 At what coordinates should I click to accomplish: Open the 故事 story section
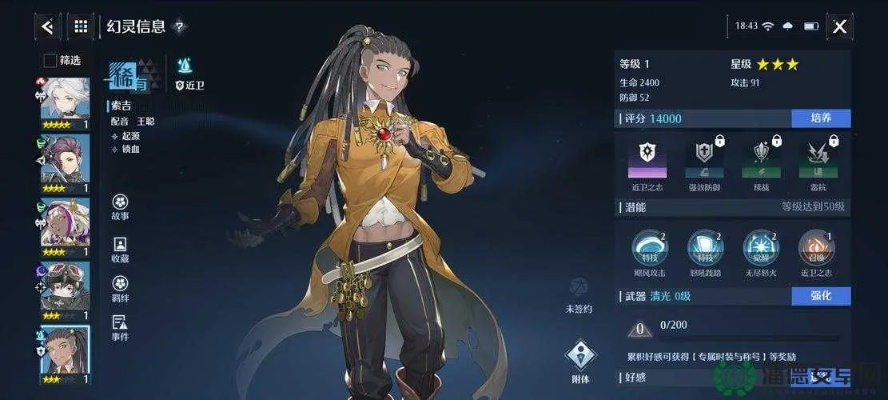[x=120, y=206]
